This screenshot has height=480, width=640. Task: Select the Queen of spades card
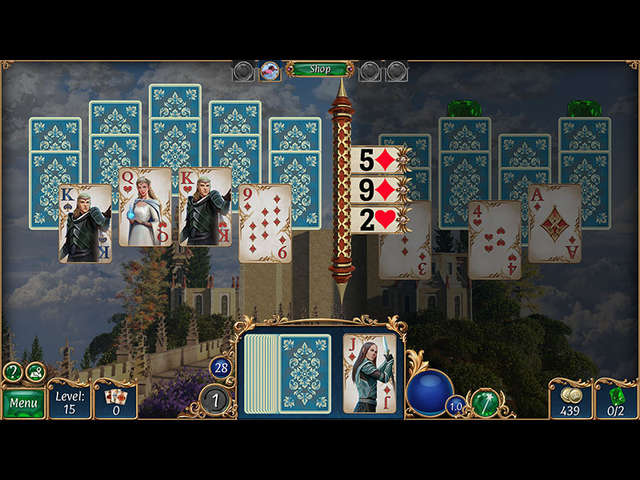coord(145,207)
